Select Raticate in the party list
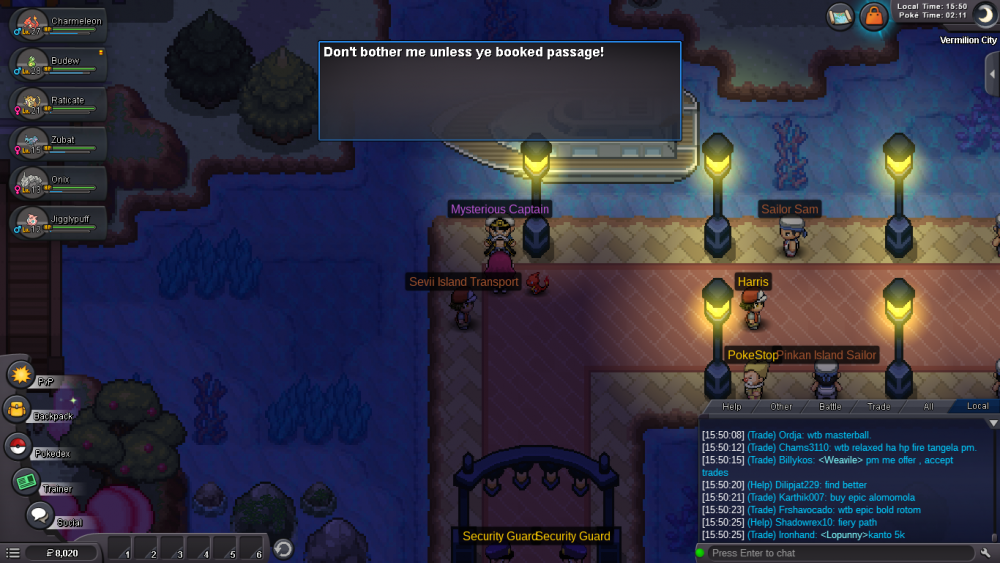1000x563 pixels. (x=55, y=105)
